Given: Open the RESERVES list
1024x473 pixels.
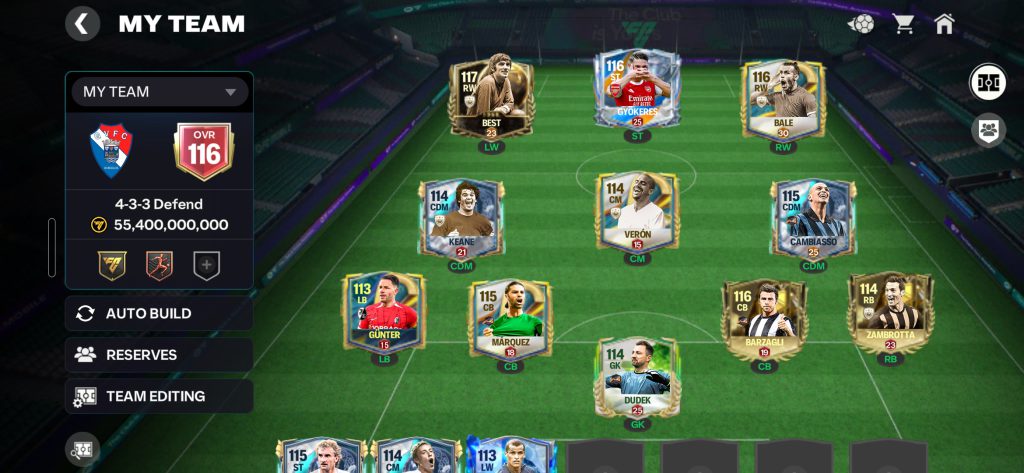Looking at the screenshot, I should [x=159, y=355].
